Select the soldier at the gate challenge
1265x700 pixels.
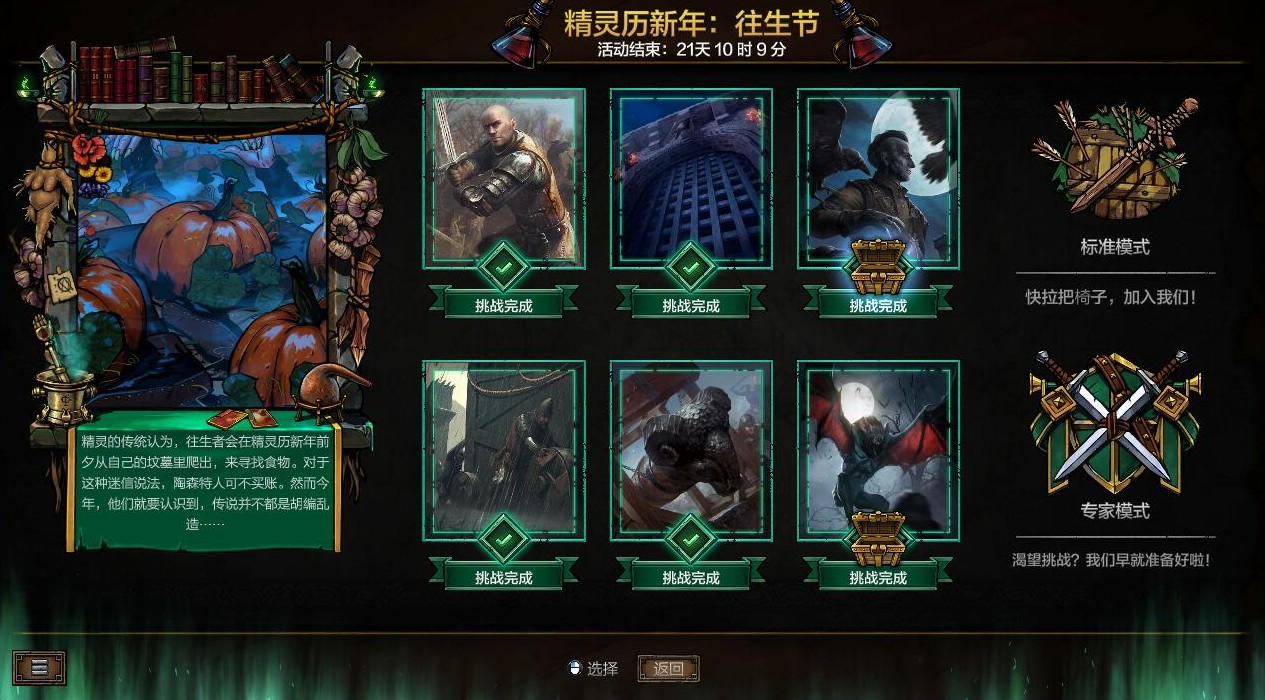tap(503, 450)
